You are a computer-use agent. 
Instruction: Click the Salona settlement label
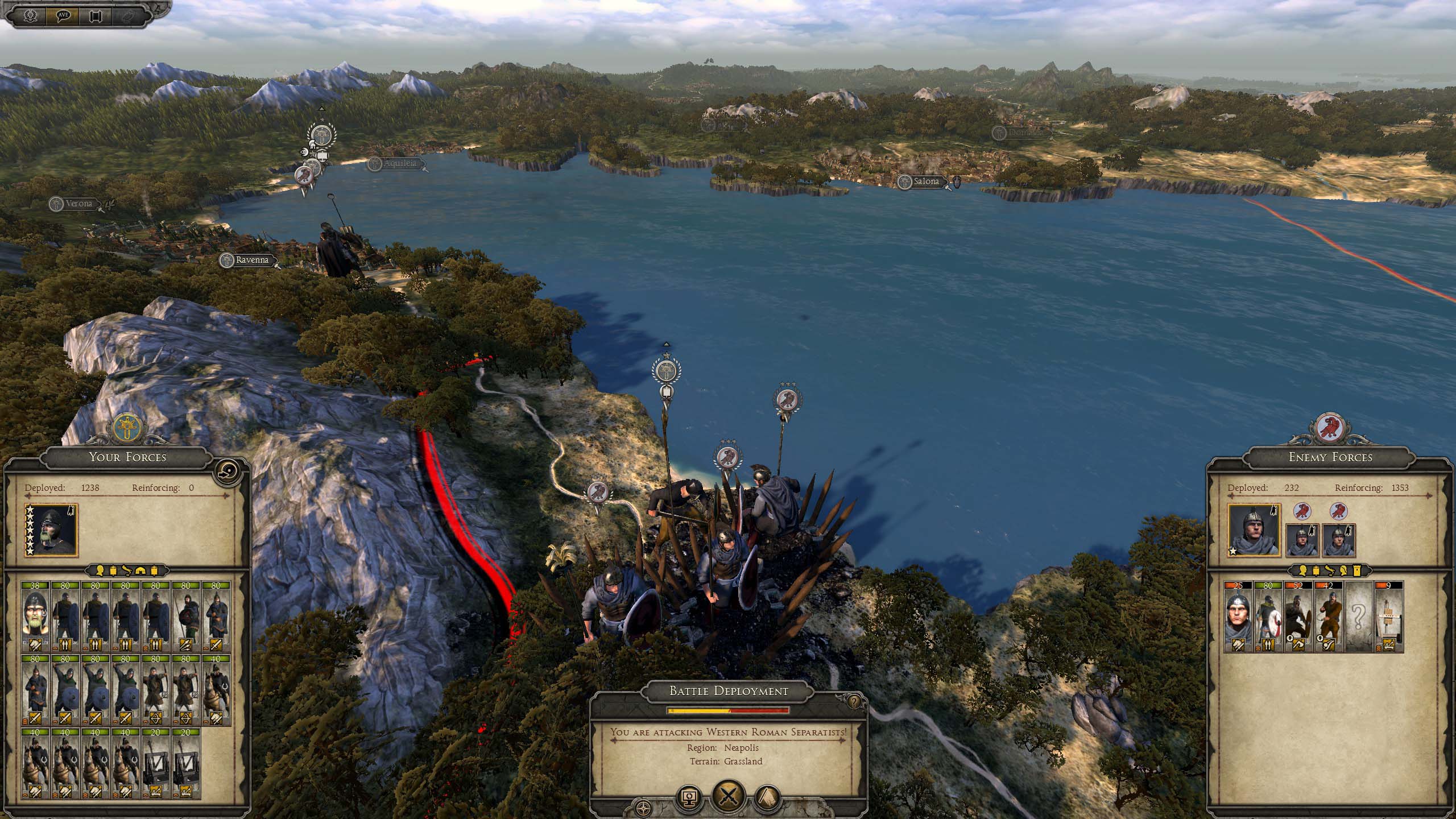(x=926, y=181)
